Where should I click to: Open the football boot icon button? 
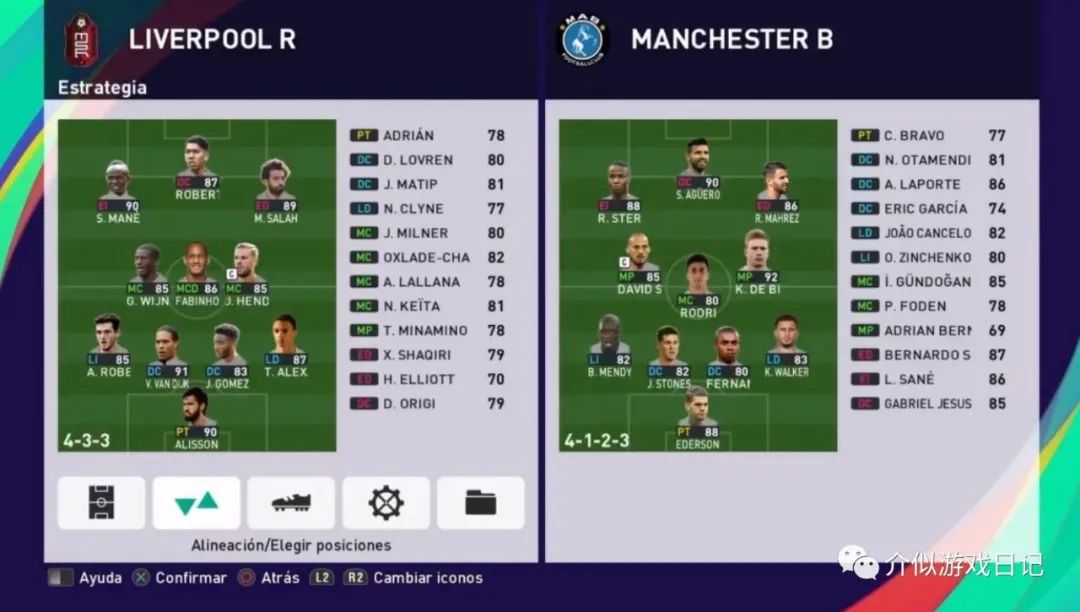coord(291,503)
